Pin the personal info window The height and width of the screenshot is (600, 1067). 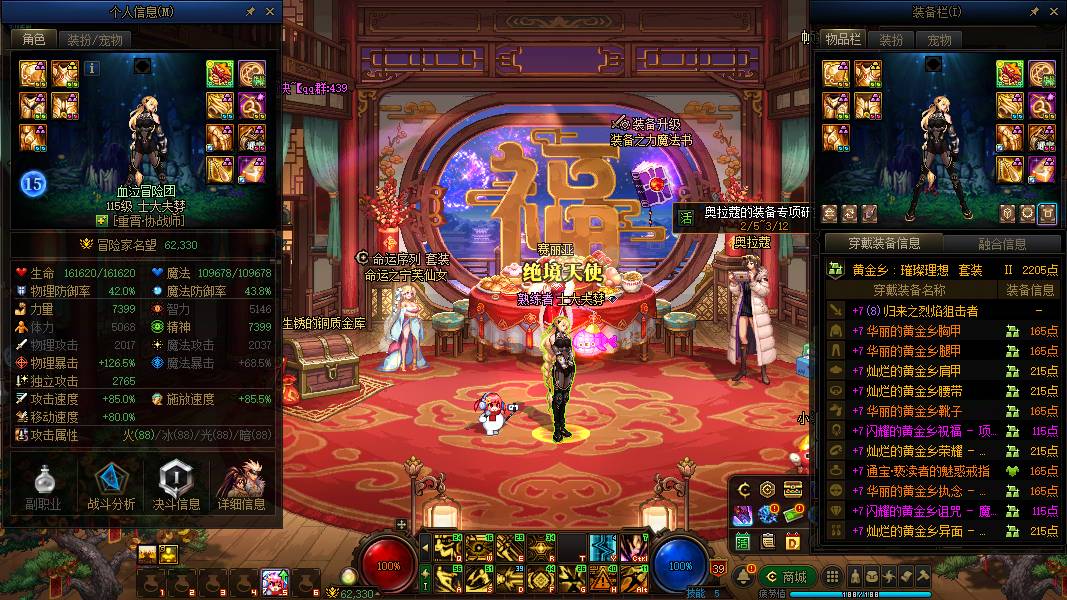(x=250, y=11)
